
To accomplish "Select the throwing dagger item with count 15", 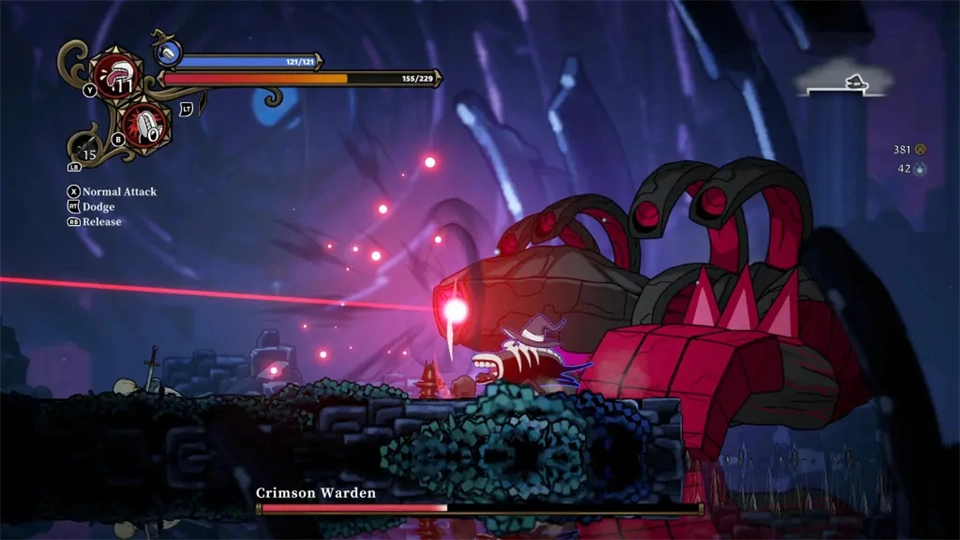I will click(x=88, y=151).
